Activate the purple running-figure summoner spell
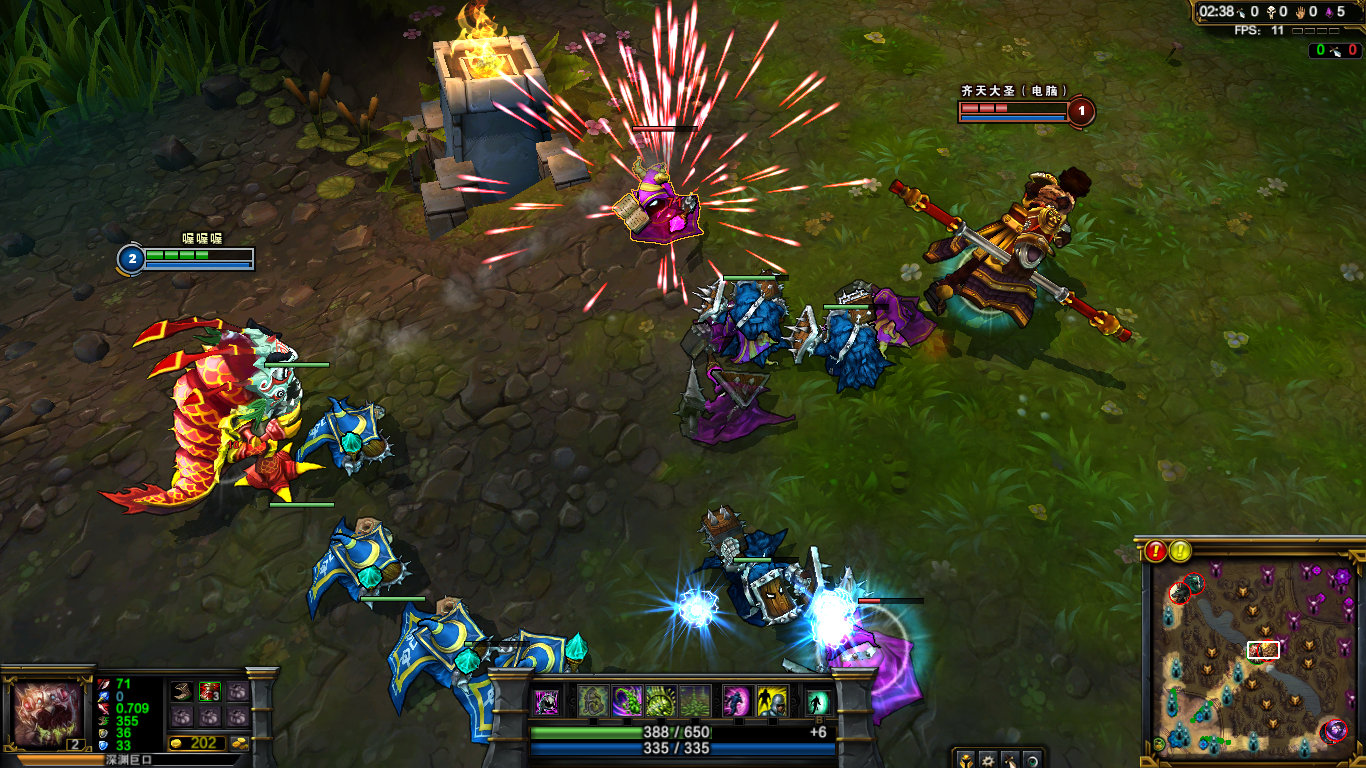This screenshot has height=768, width=1366. [x=737, y=701]
